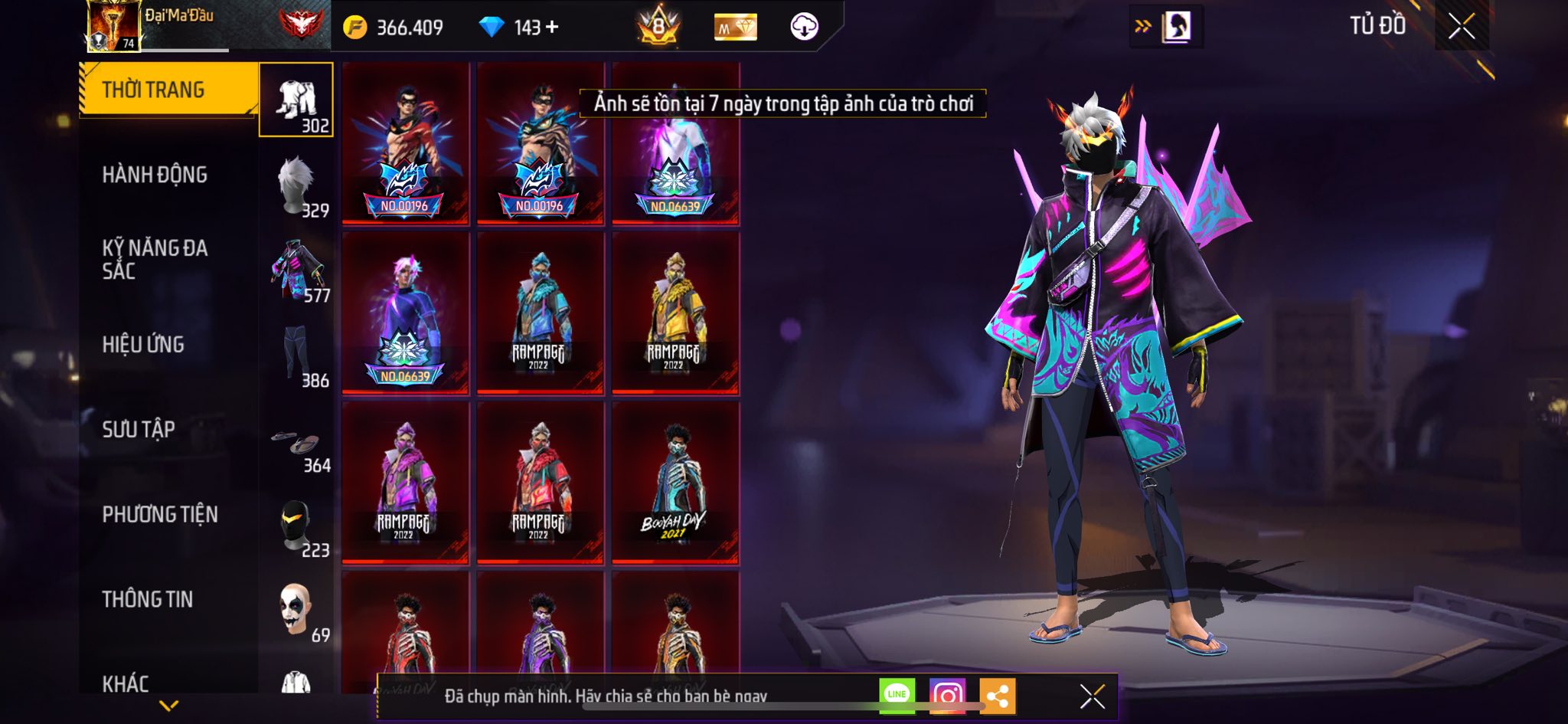Share the screenshot via LINE
Viewport: 1568px width, 724px height.
click(x=897, y=696)
